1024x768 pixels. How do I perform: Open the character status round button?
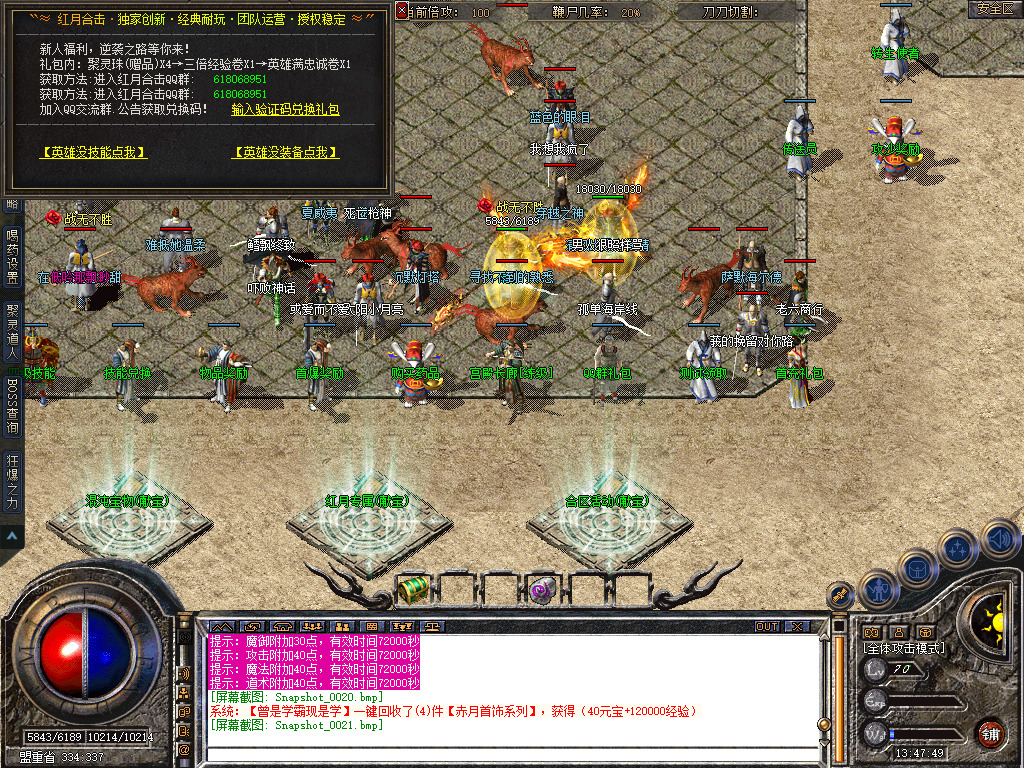(x=878, y=588)
